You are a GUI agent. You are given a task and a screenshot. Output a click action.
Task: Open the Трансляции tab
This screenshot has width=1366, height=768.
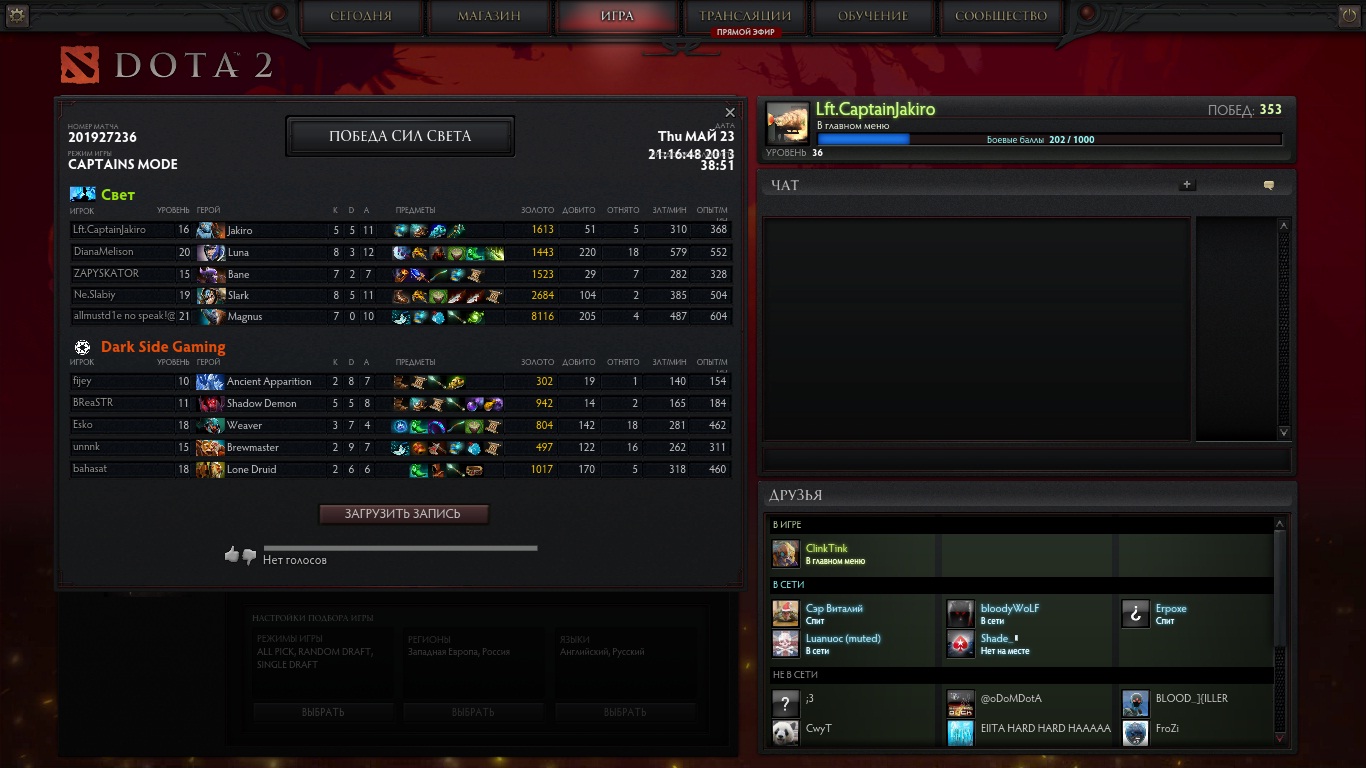(745, 16)
